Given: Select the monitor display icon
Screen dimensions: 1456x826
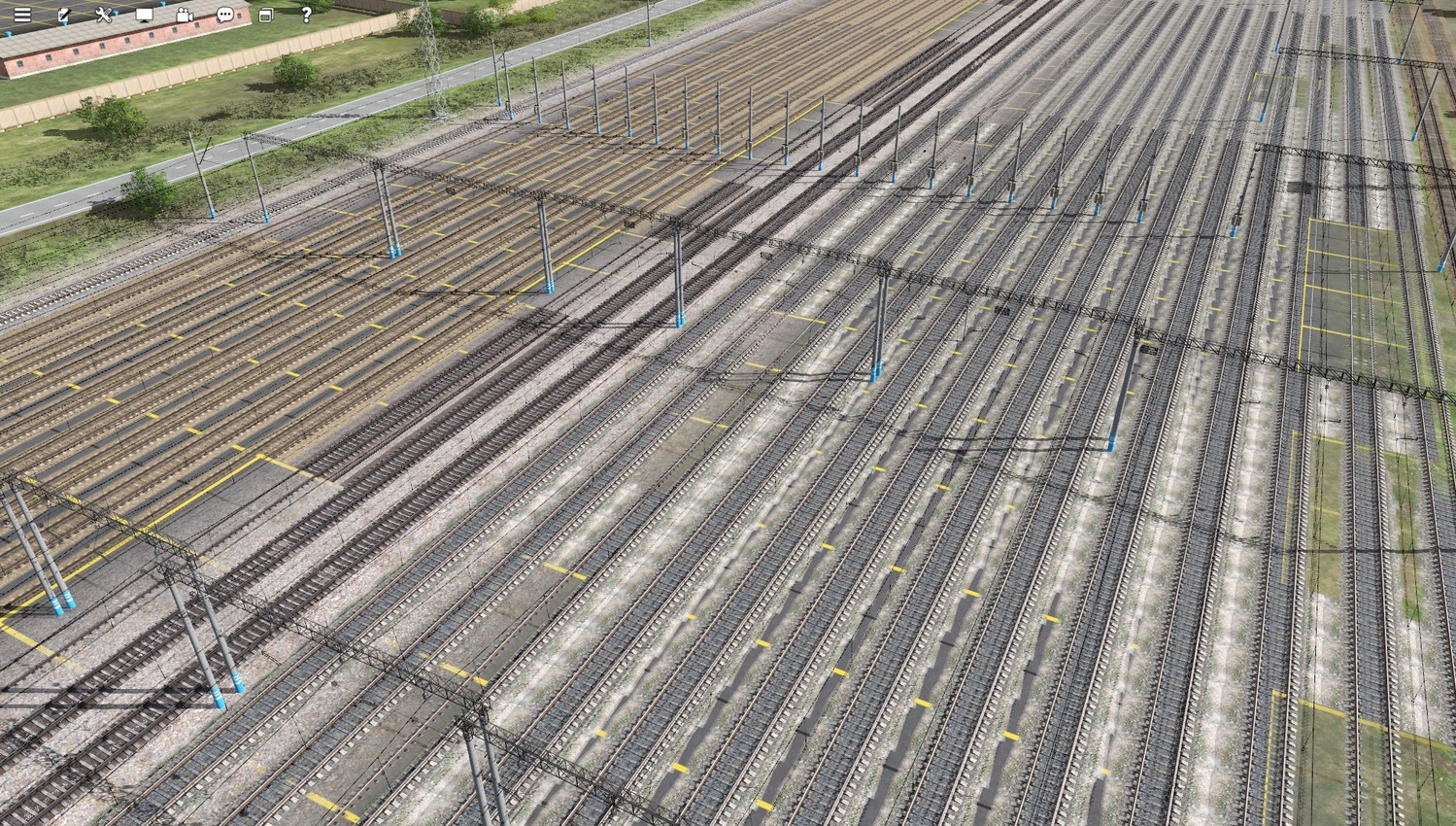Looking at the screenshot, I should 144,15.
